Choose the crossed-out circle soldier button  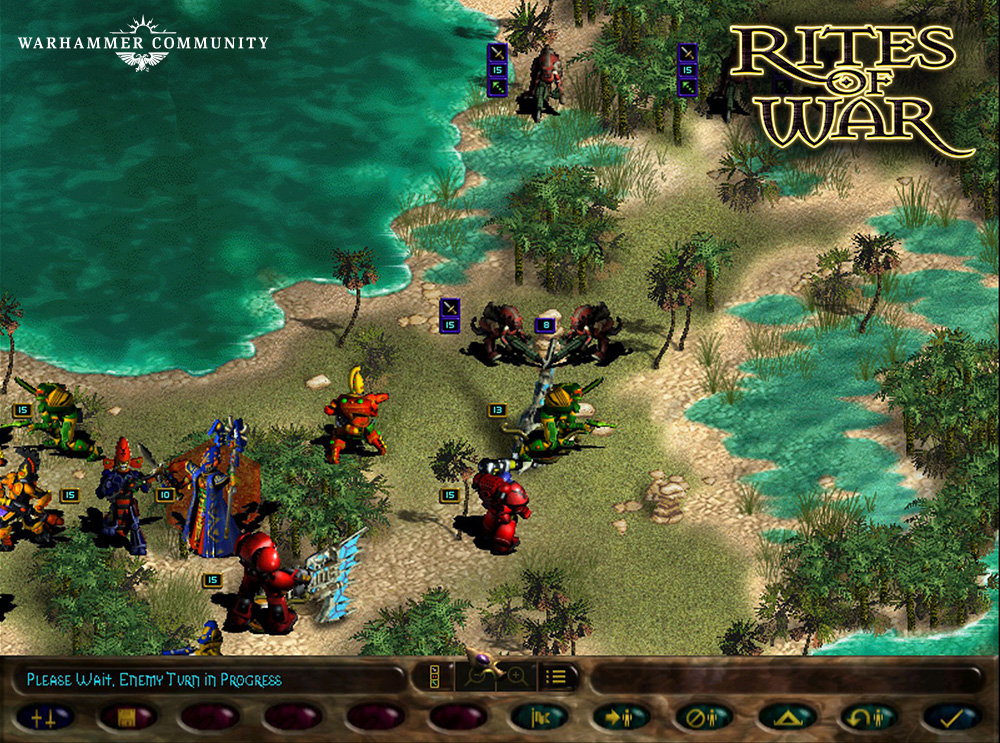[703, 716]
